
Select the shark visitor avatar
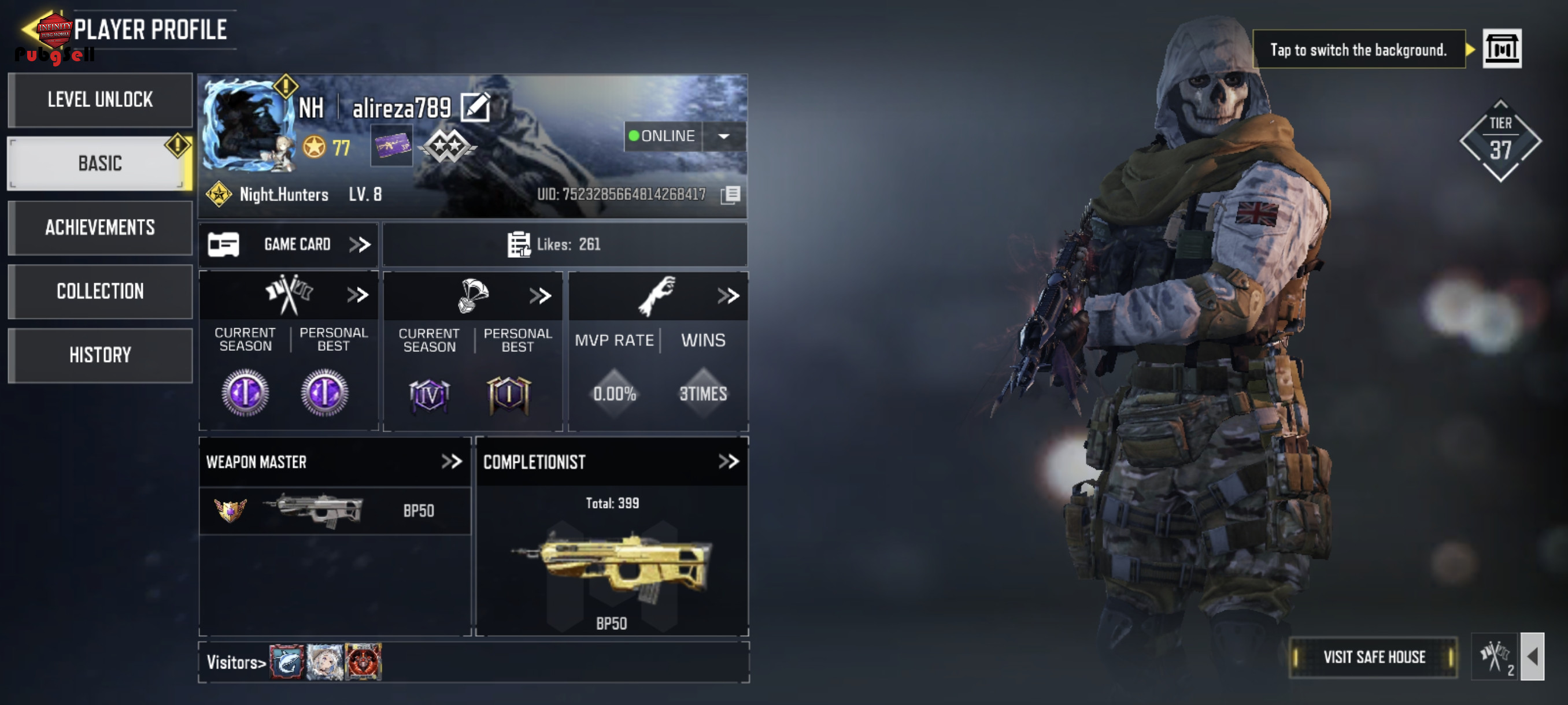pos(286,662)
